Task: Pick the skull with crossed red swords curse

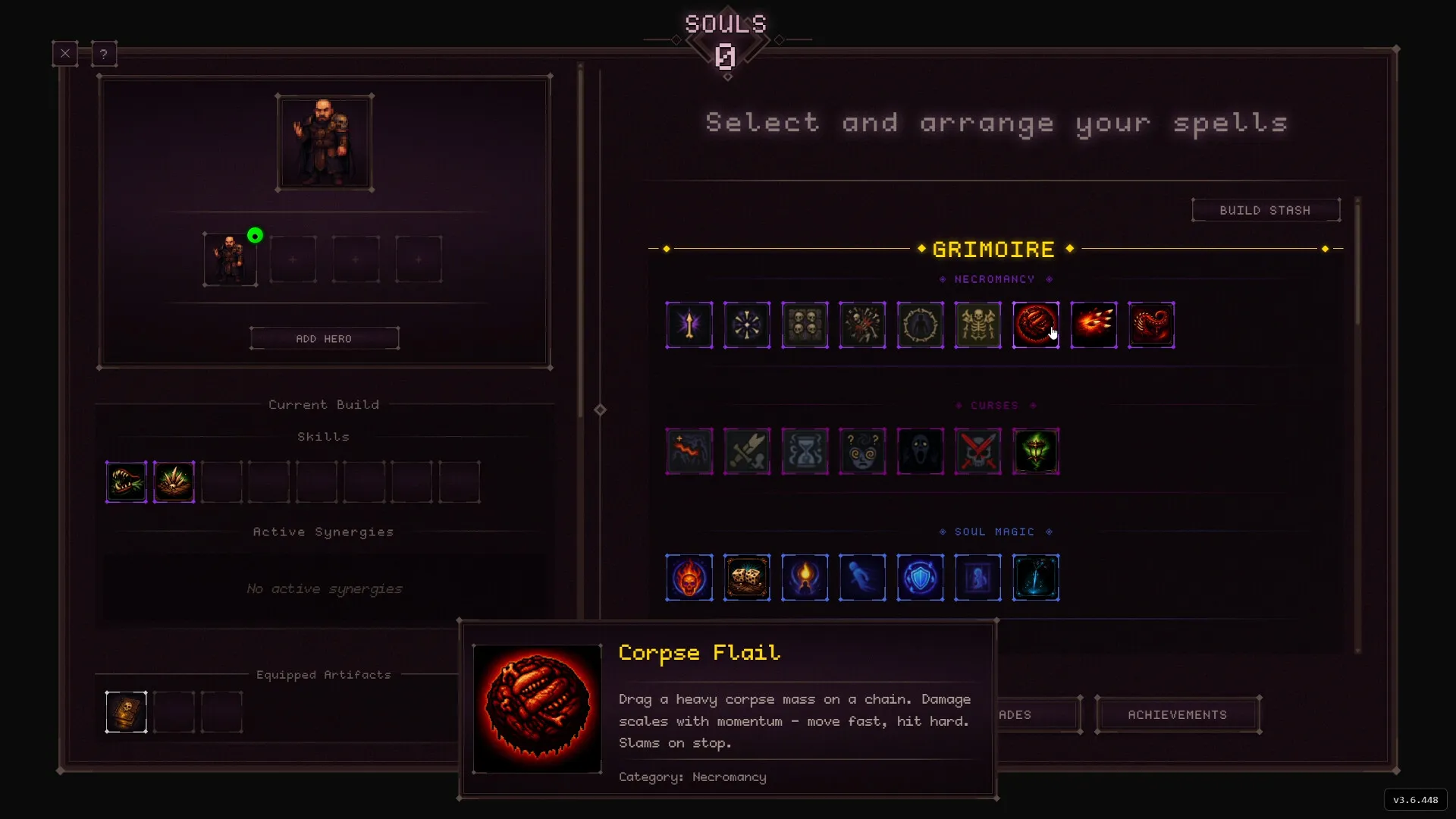Action: tap(977, 452)
